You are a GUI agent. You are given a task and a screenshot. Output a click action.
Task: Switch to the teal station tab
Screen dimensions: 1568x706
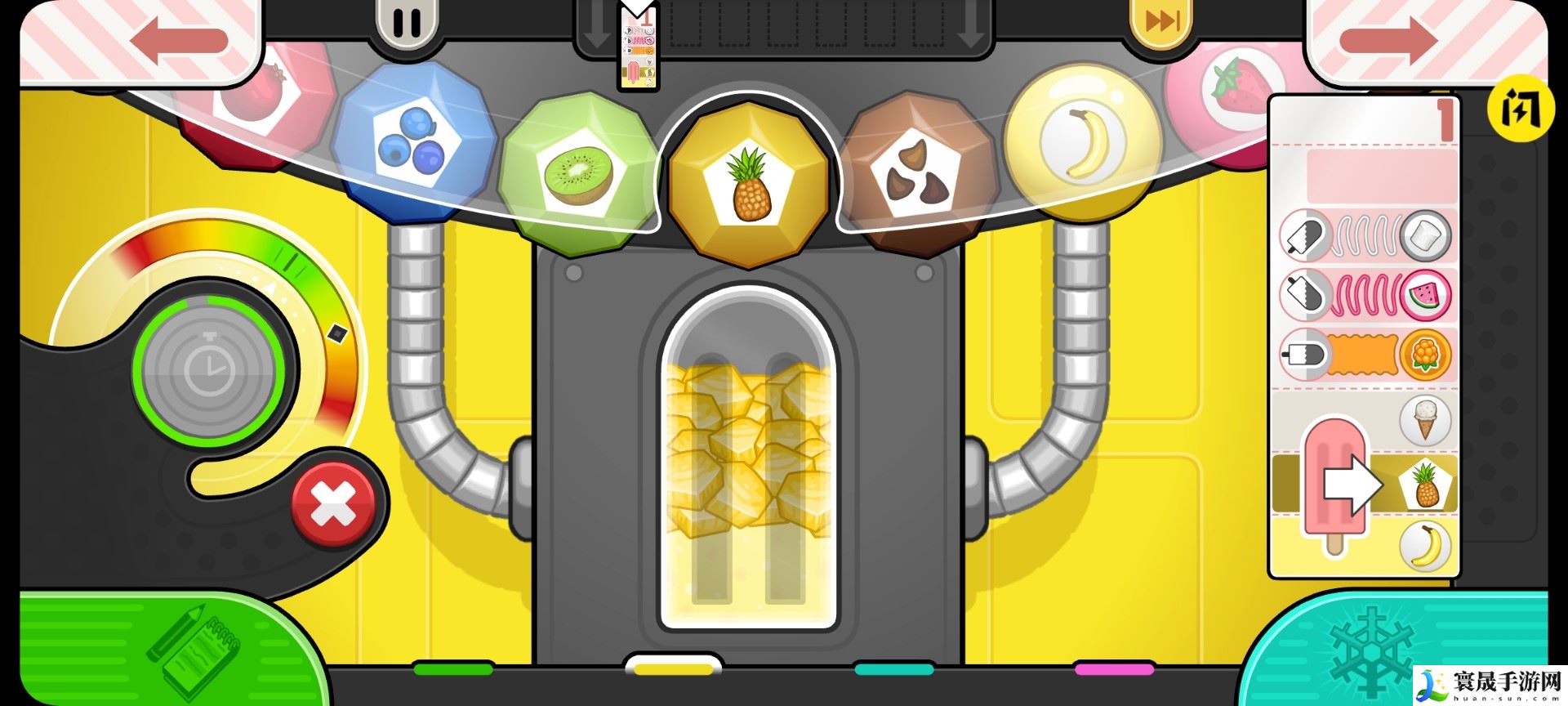(x=894, y=669)
